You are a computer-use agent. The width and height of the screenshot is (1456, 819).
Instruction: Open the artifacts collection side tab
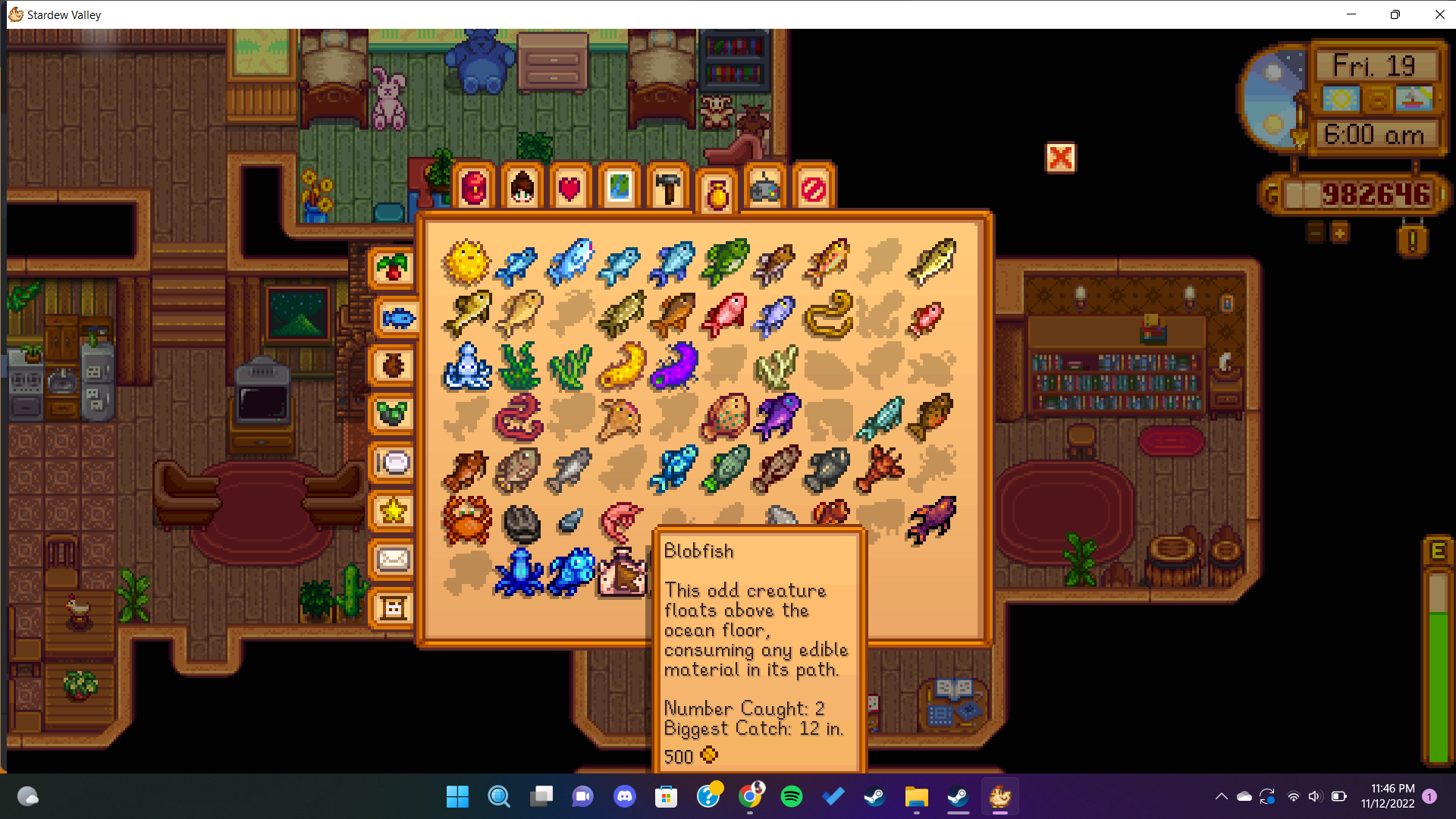tap(393, 366)
